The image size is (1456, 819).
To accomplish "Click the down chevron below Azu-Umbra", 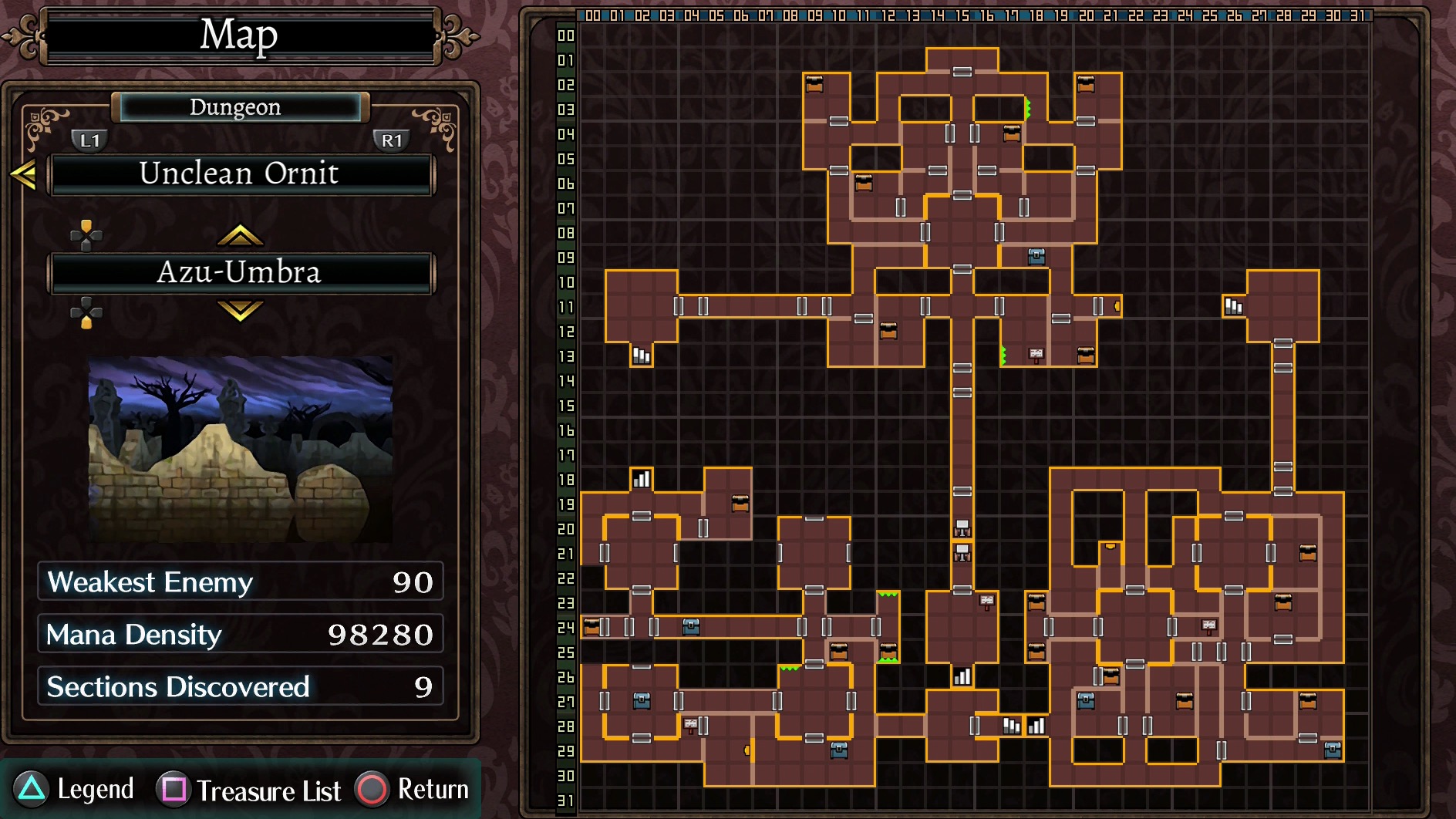I will pyautogui.click(x=240, y=311).
